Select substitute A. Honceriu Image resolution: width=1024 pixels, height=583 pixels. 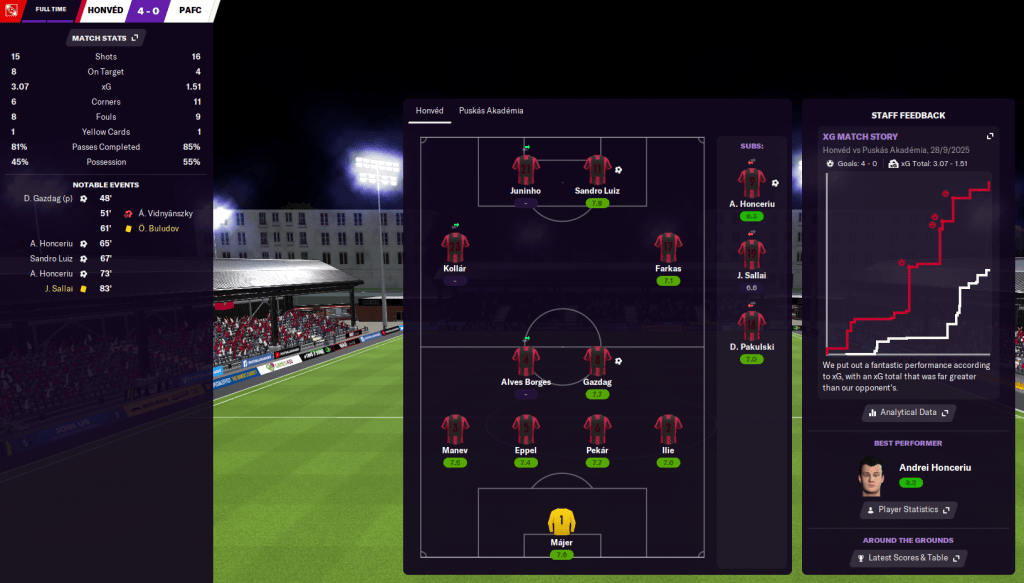coord(751,185)
